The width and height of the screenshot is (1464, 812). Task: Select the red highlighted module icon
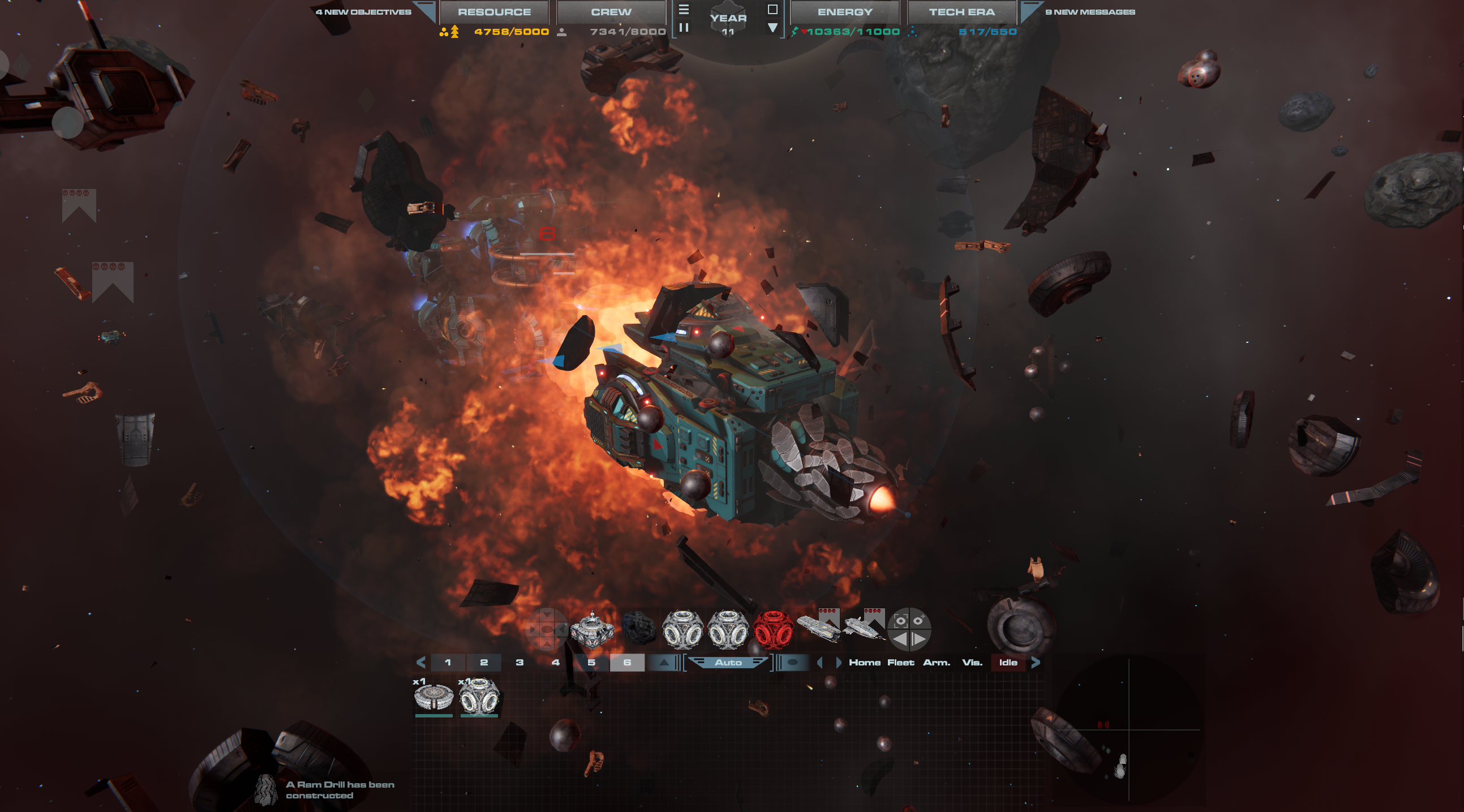(x=773, y=630)
